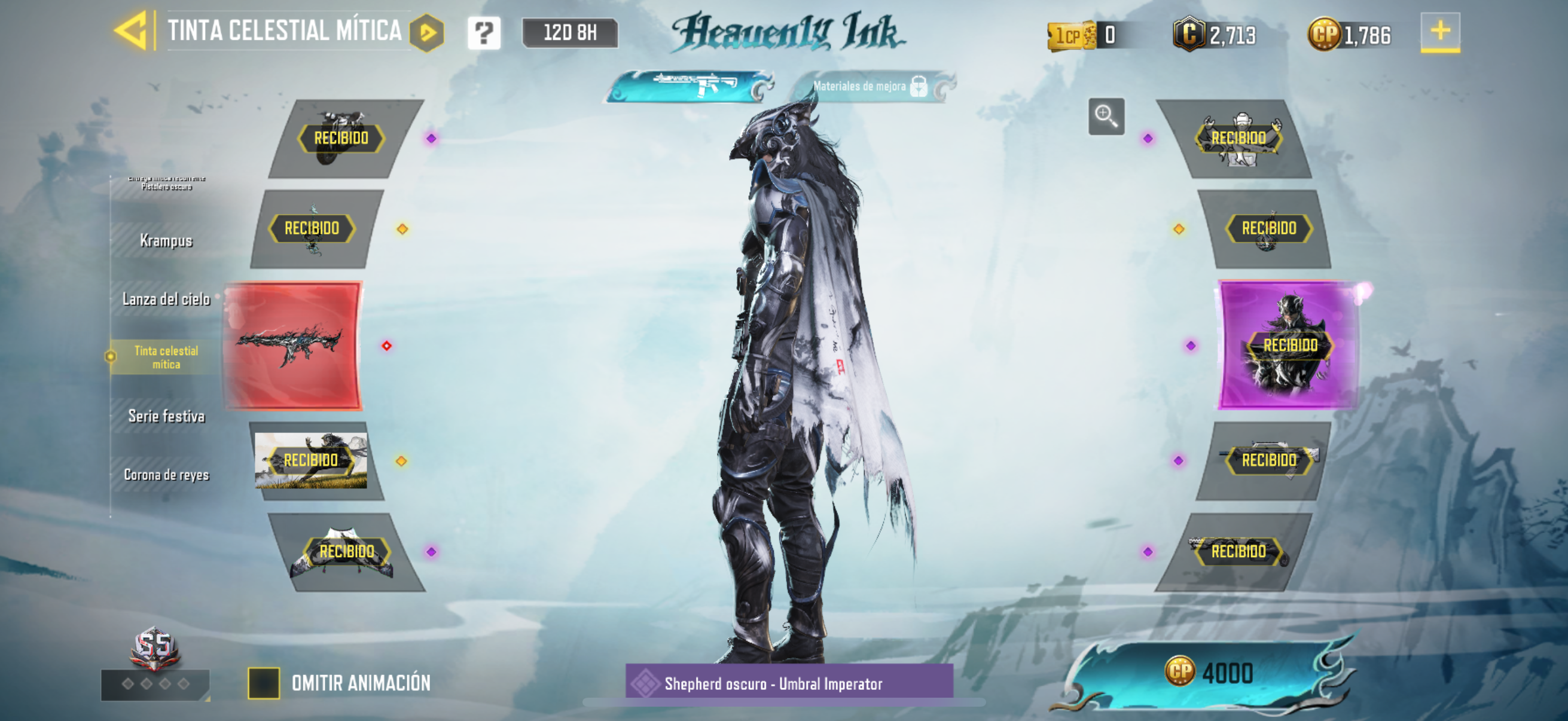Zoom preview with the magnifier icon
The image size is (1568, 721).
[x=1105, y=115]
